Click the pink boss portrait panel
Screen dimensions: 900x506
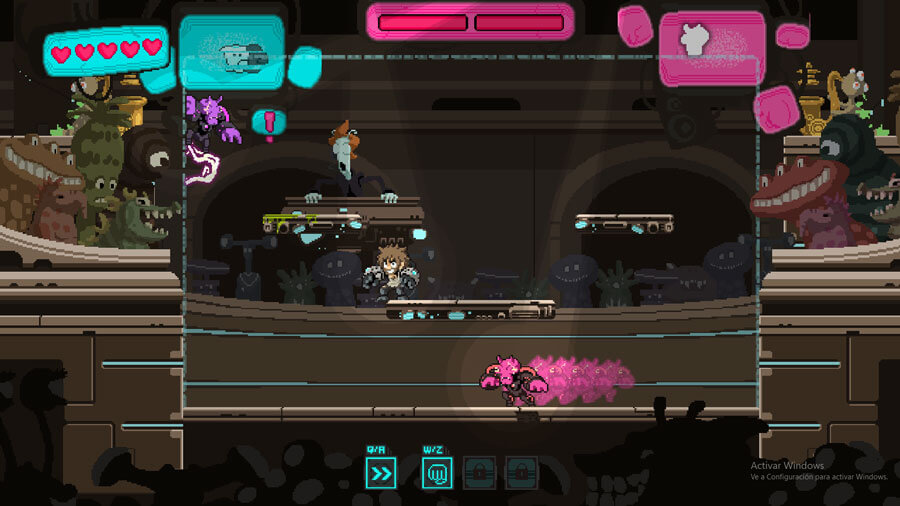tap(711, 46)
